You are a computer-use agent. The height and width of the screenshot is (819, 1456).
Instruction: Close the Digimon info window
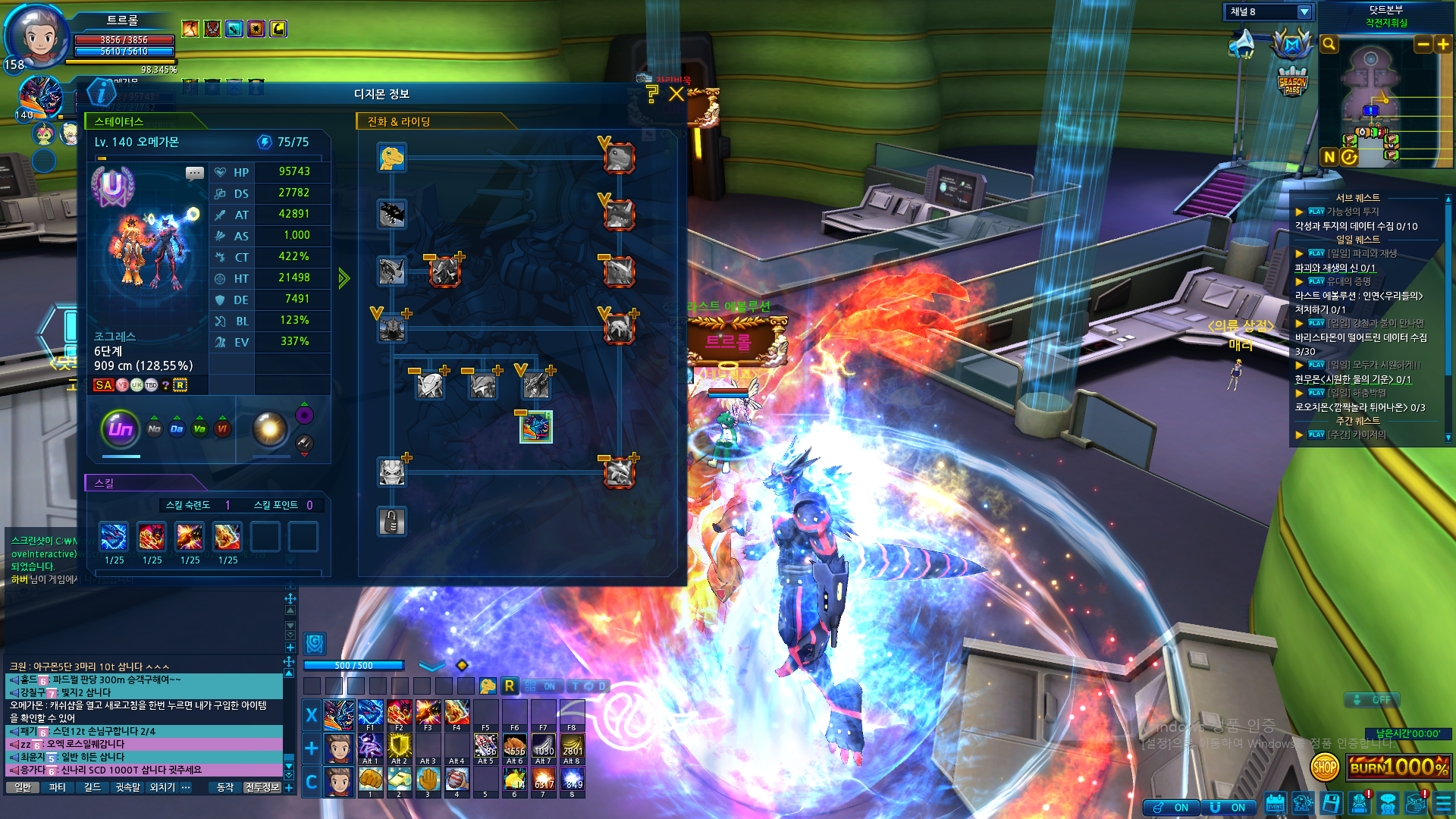[x=676, y=94]
